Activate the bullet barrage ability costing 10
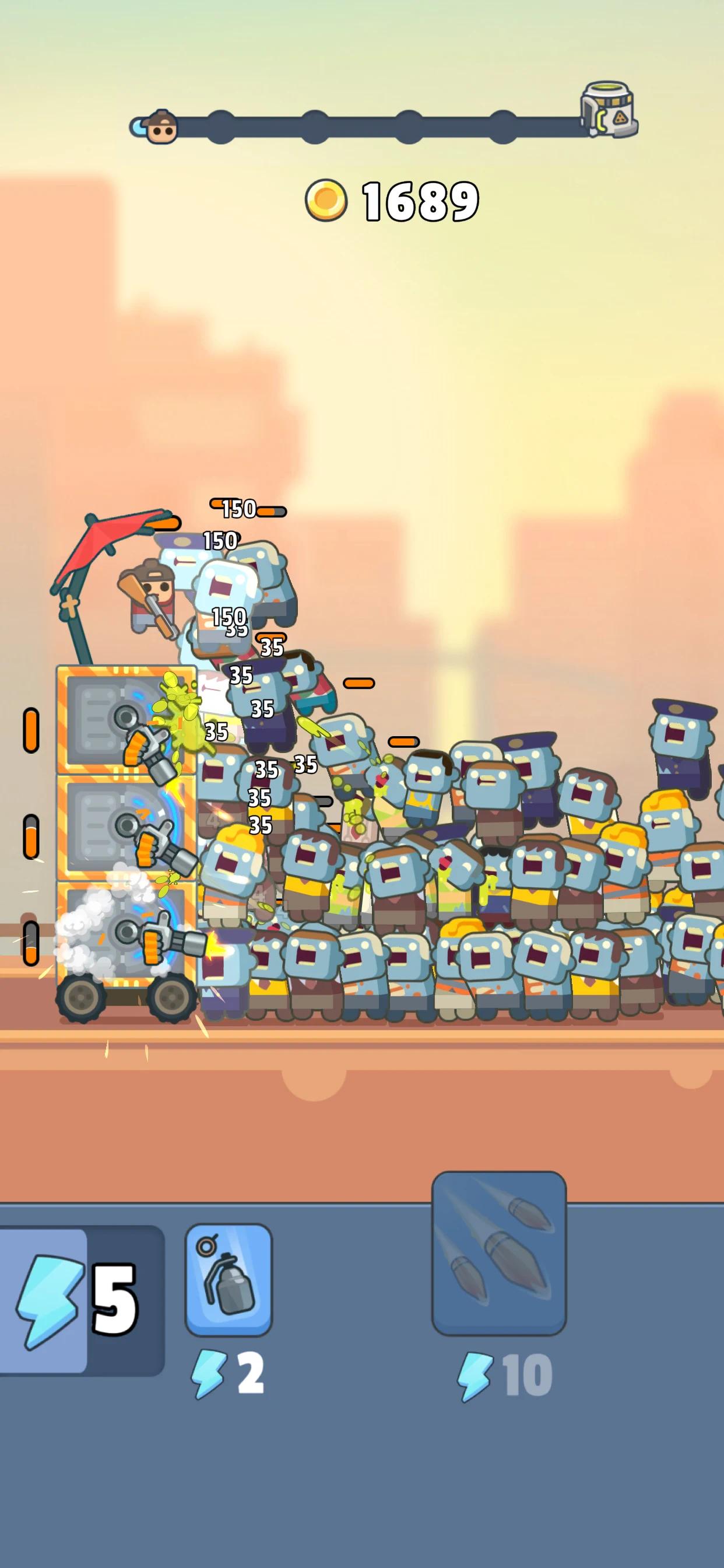The width and height of the screenshot is (724, 1568). 499,1252
